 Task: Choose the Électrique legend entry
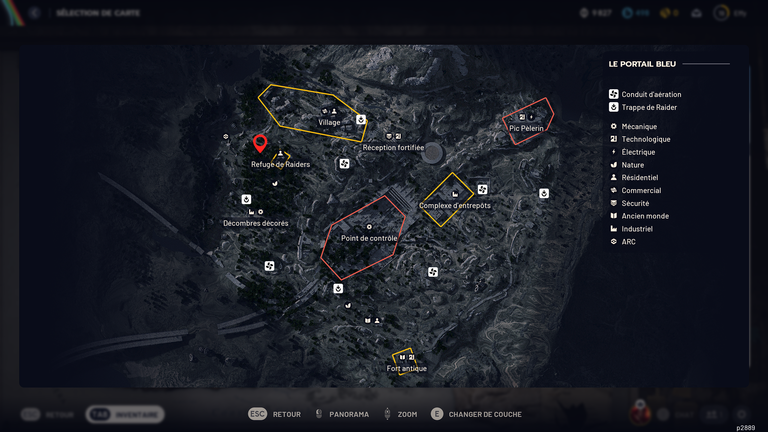tap(638, 152)
